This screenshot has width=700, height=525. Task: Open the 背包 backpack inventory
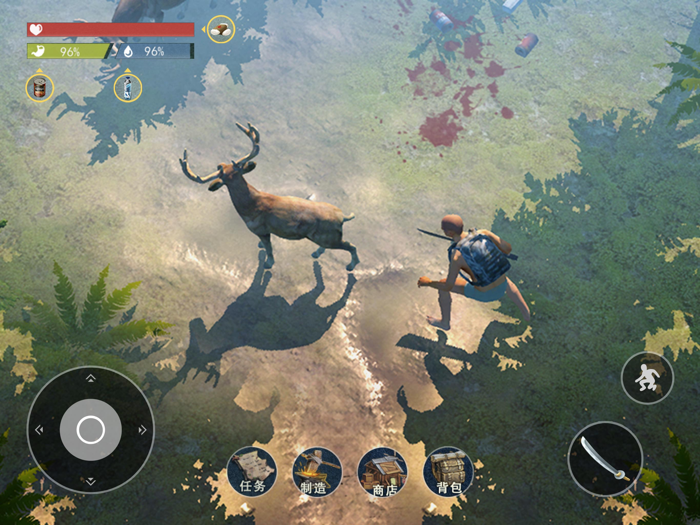click(448, 471)
